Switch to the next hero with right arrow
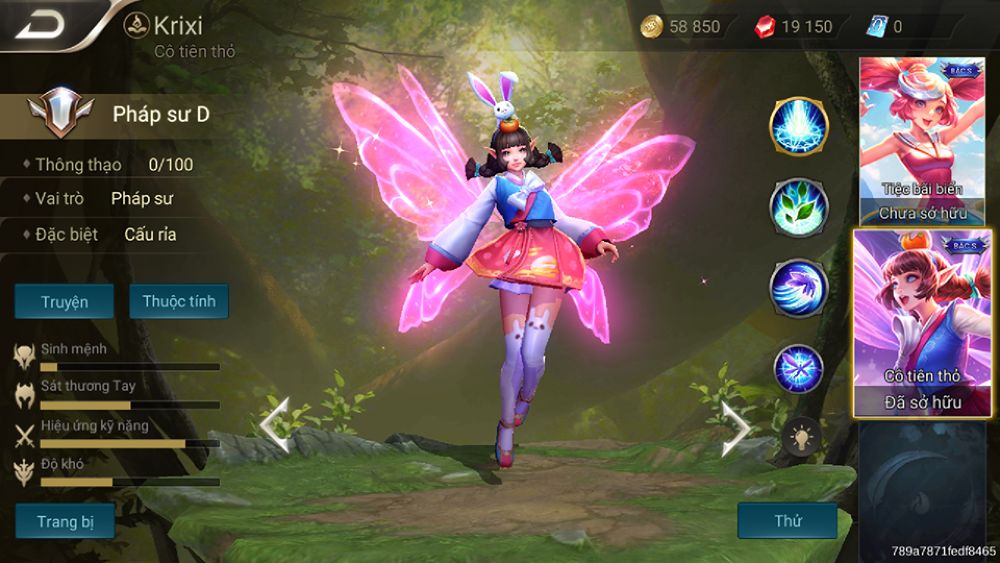Image resolution: width=1000 pixels, height=563 pixels. tap(736, 426)
